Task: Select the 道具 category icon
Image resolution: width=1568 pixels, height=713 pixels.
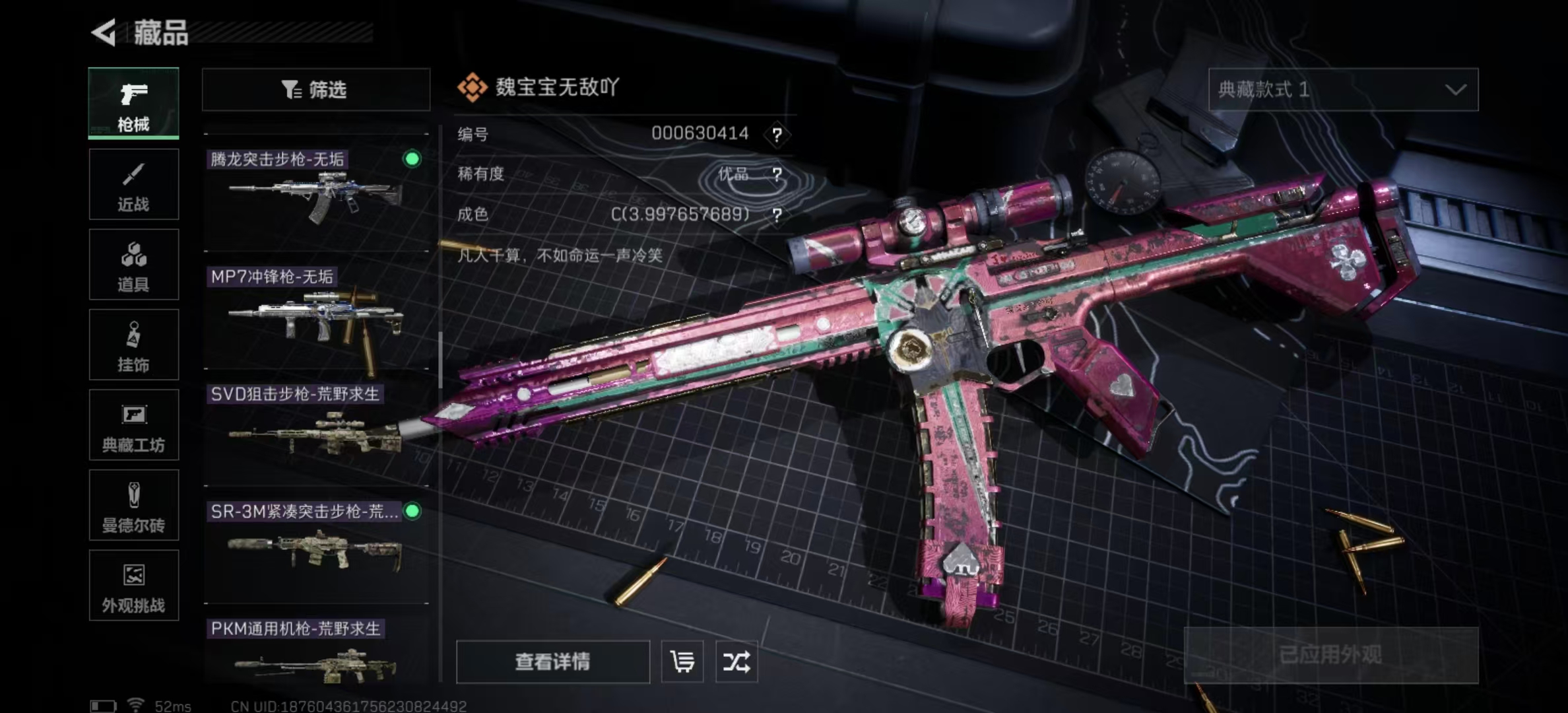Action: click(x=134, y=264)
